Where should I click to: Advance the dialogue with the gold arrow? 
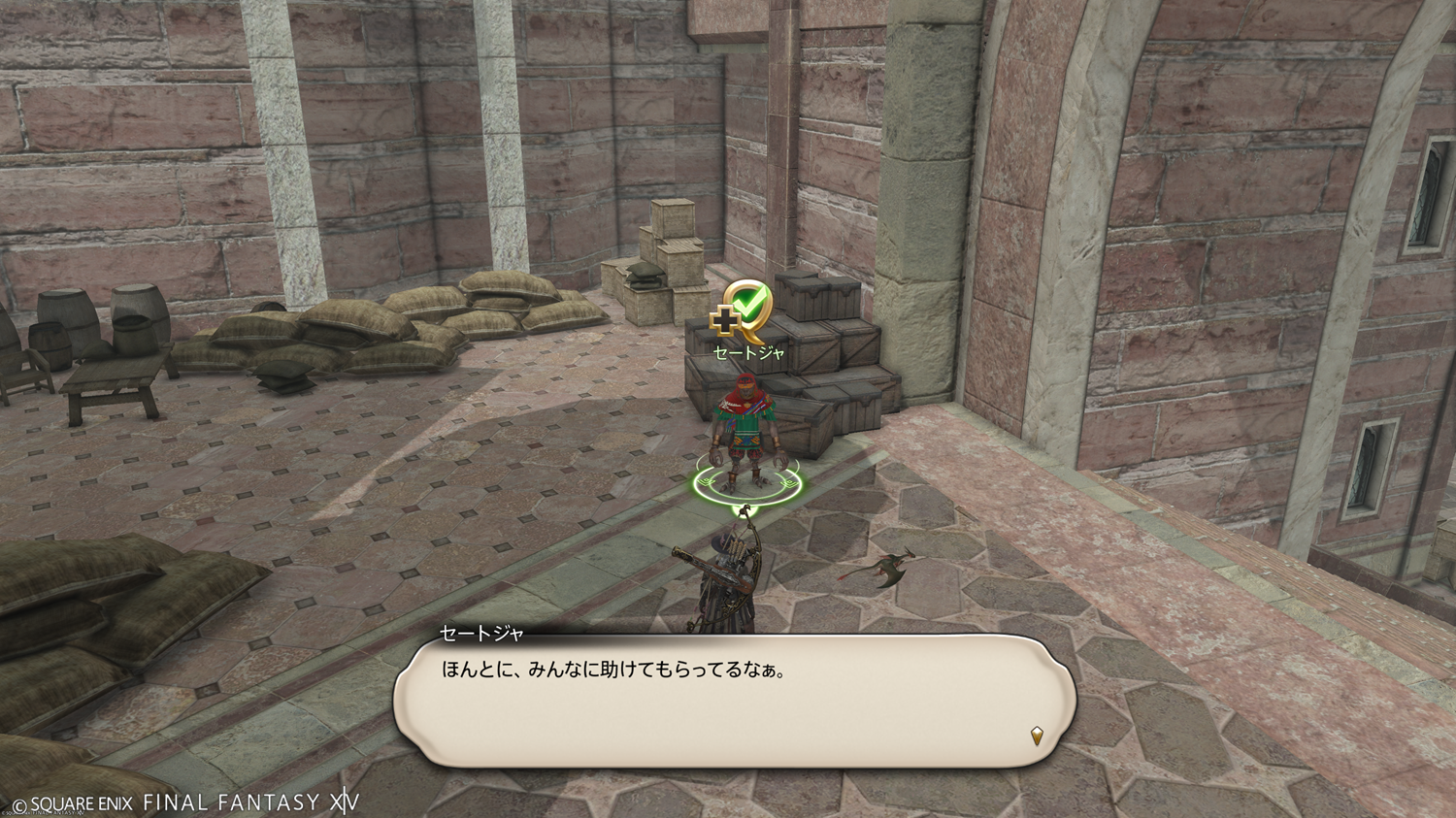[x=1036, y=736]
